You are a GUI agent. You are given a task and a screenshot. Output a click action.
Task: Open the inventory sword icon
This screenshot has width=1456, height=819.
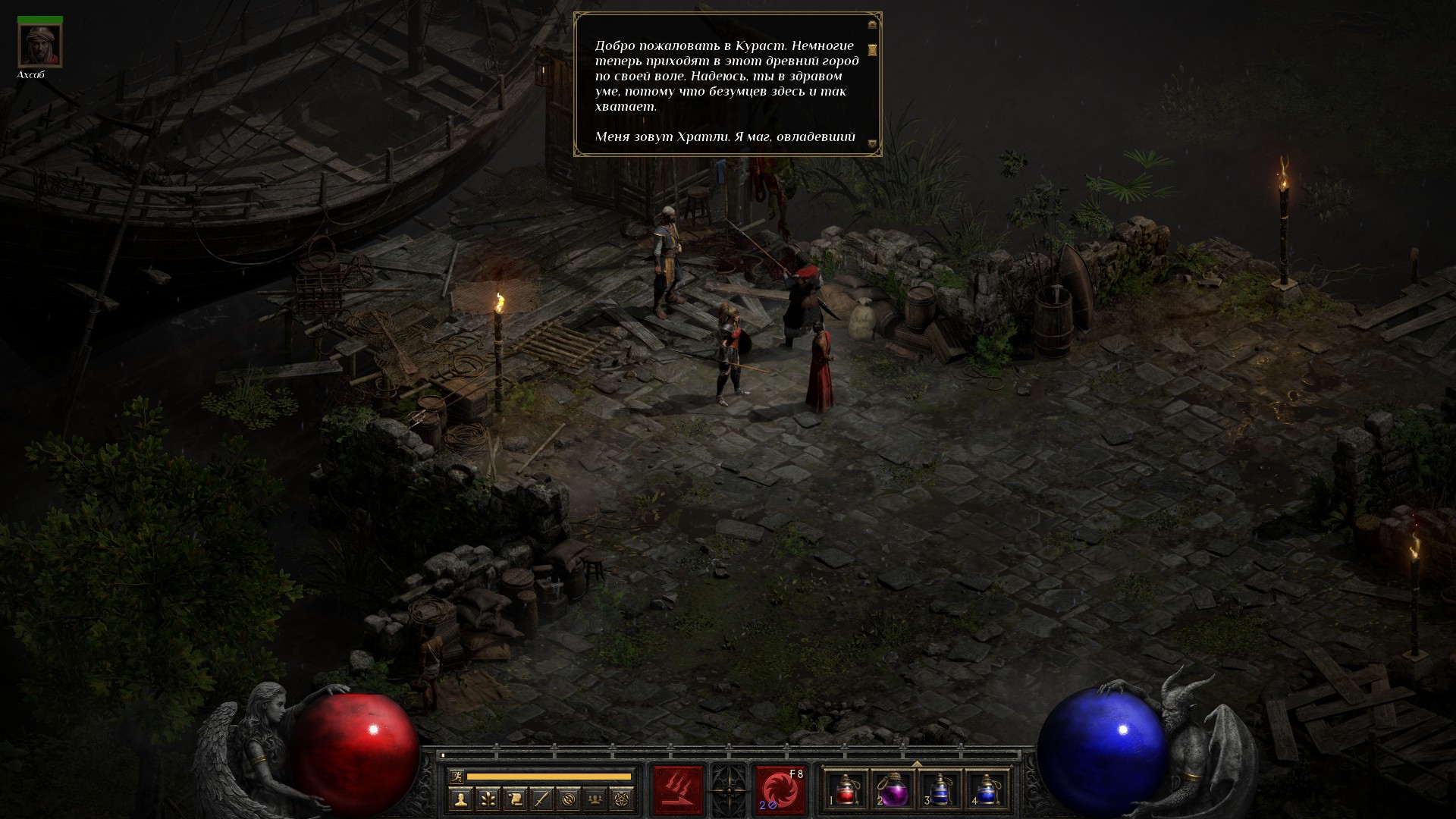(x=541, y=799)
